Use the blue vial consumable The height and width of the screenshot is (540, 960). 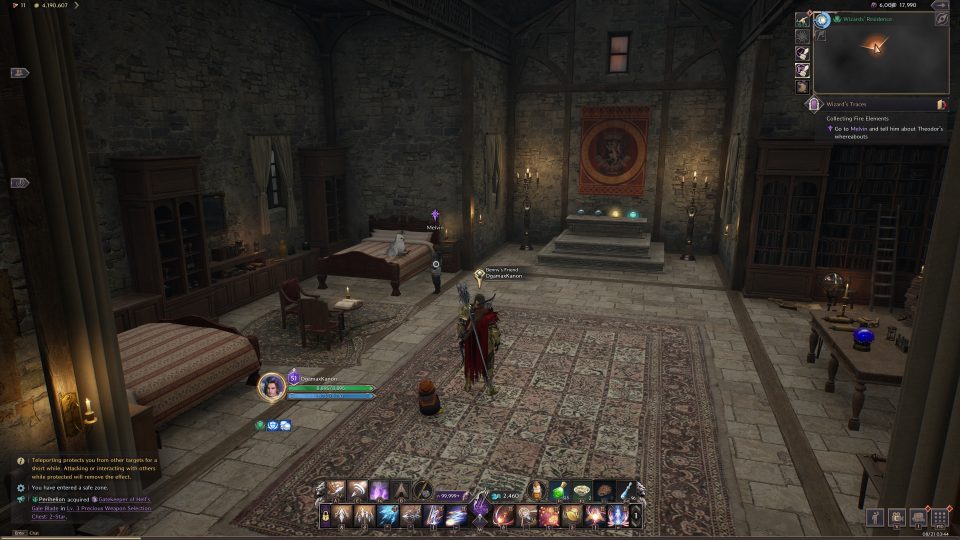pyautogui.click(x=627, y=490)
